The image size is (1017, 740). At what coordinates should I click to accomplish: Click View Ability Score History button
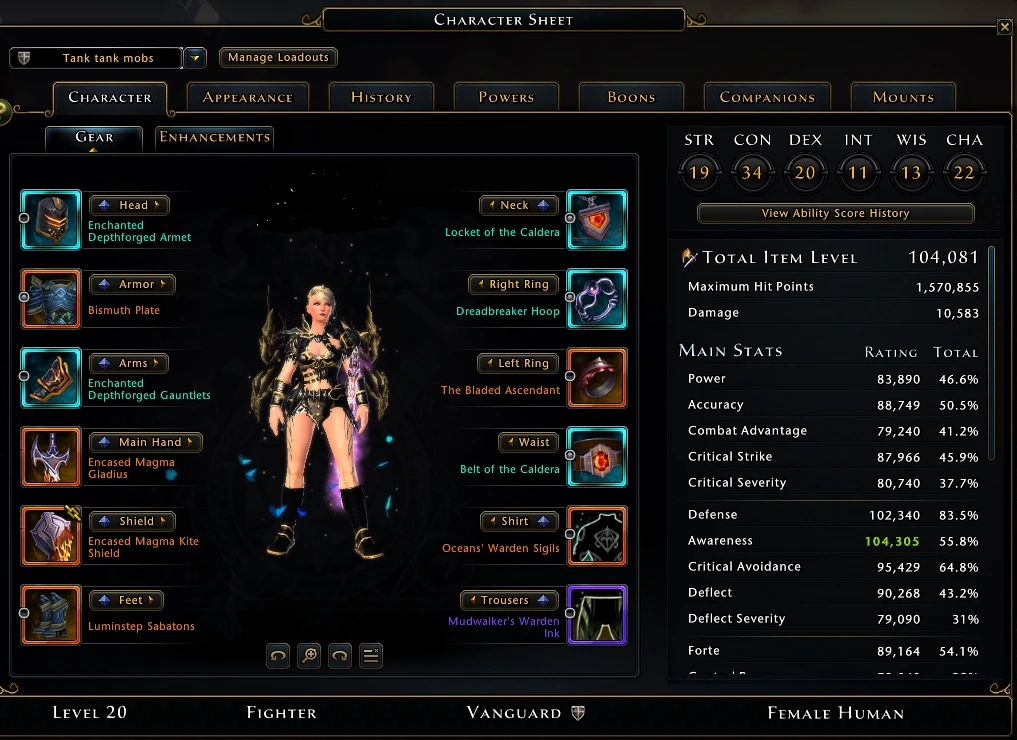[x=835, y=213]
